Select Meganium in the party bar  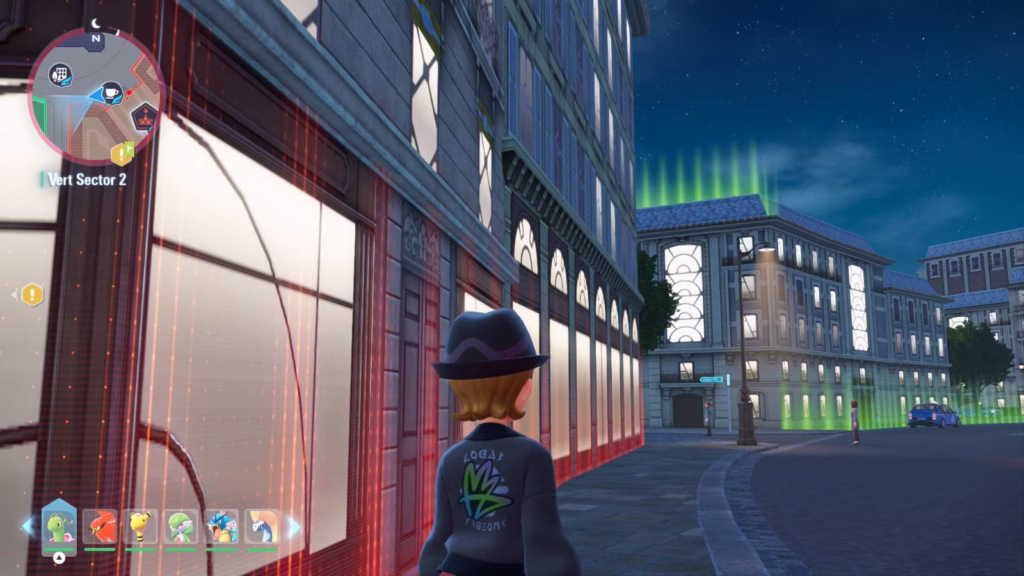pos(59,526)
